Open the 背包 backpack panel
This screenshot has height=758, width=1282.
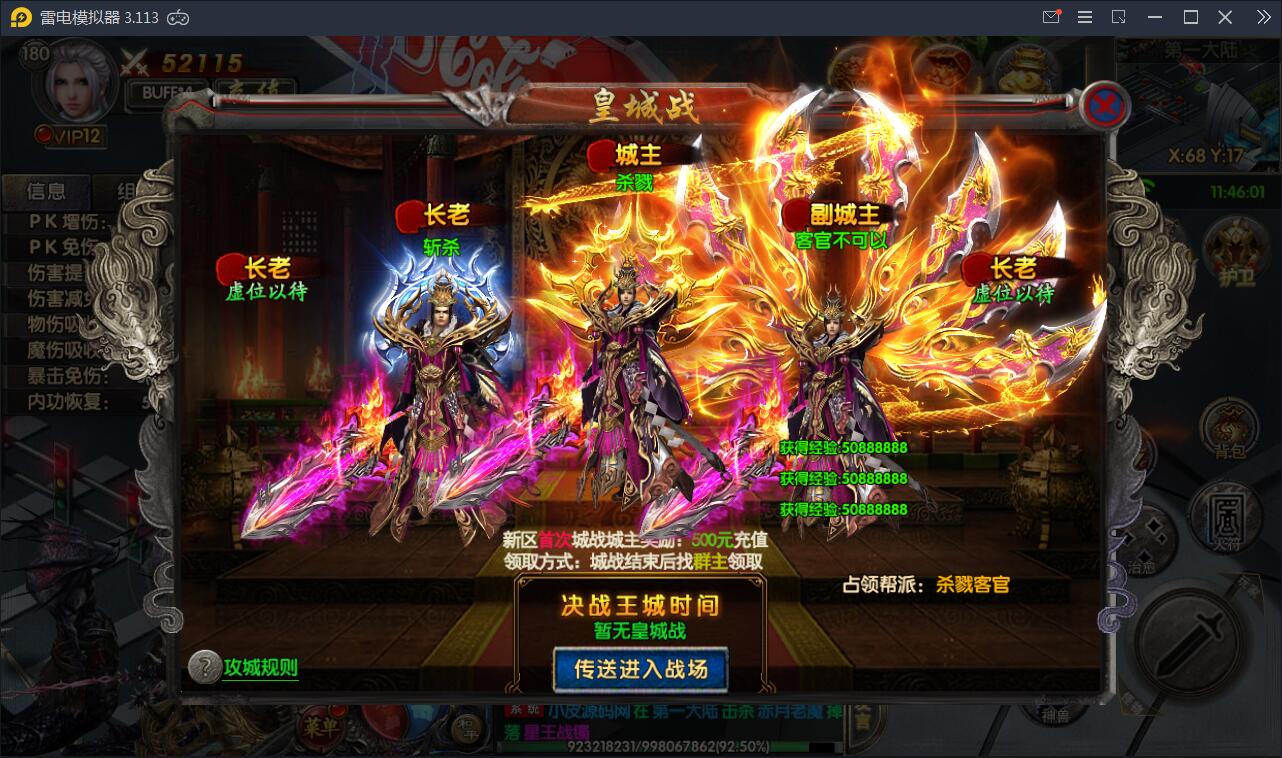[x=1229, y=425]
